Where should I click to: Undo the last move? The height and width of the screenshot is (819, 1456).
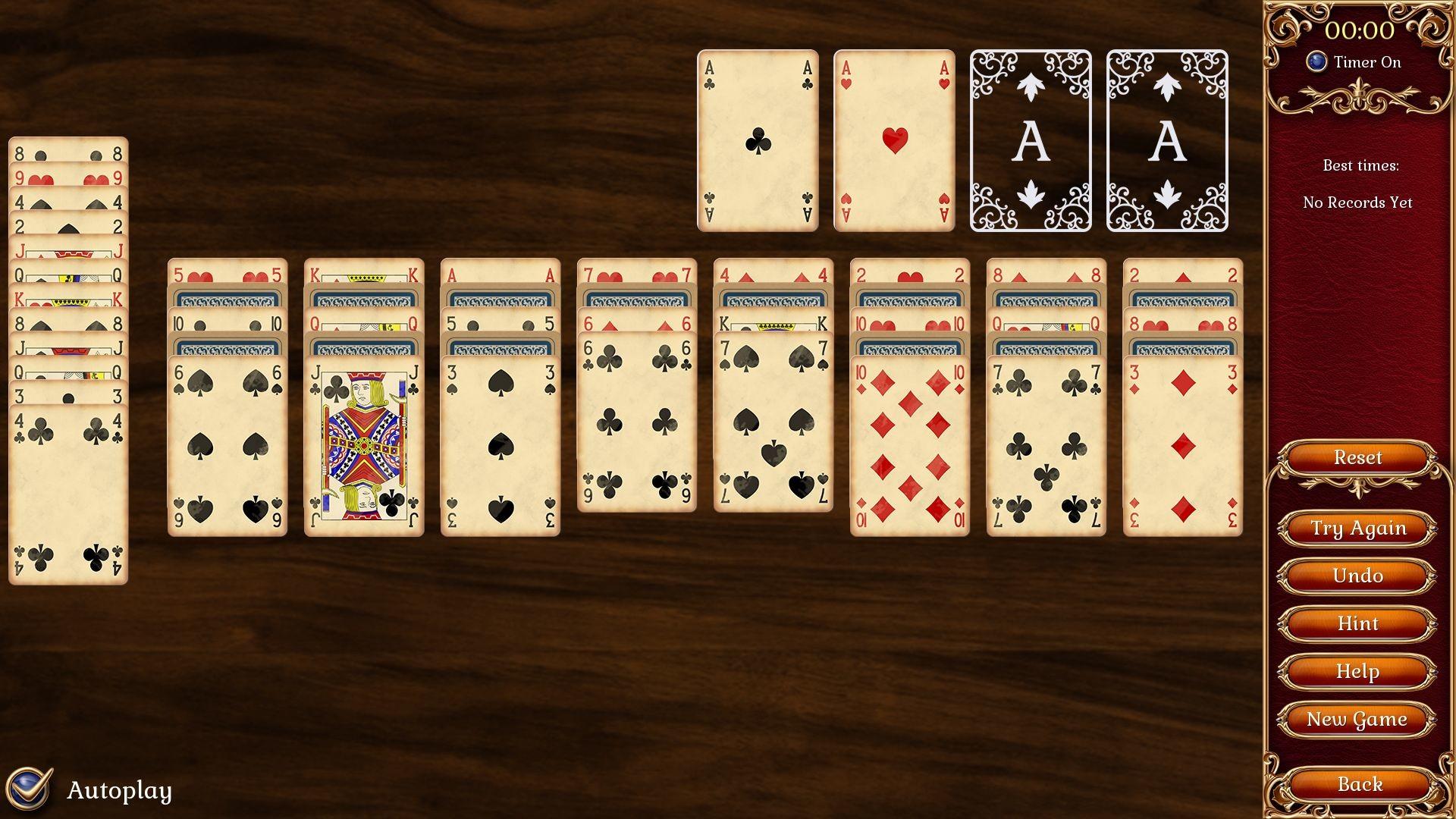(1358, 576)
